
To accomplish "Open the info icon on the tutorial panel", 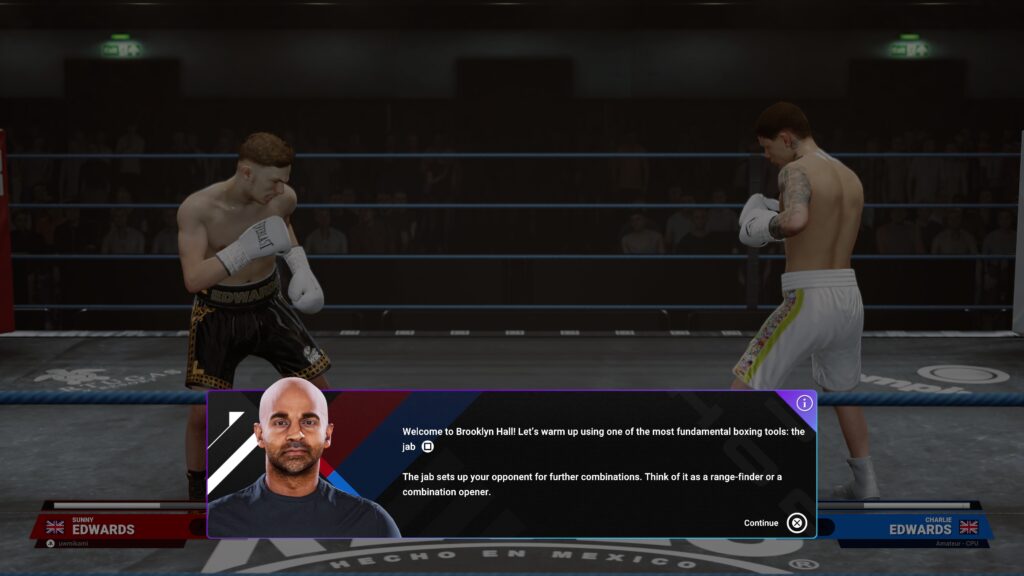I will (804, 403).
